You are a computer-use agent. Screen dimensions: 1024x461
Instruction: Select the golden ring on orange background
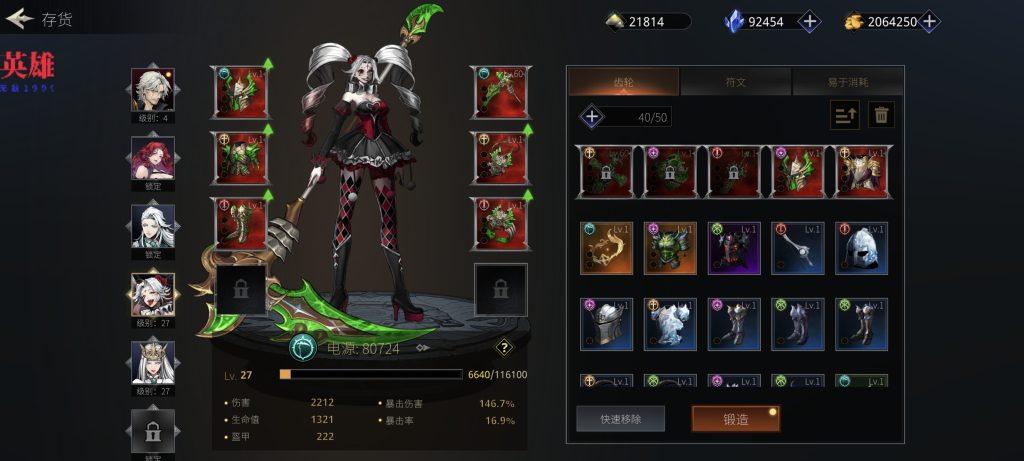point(606,248)
